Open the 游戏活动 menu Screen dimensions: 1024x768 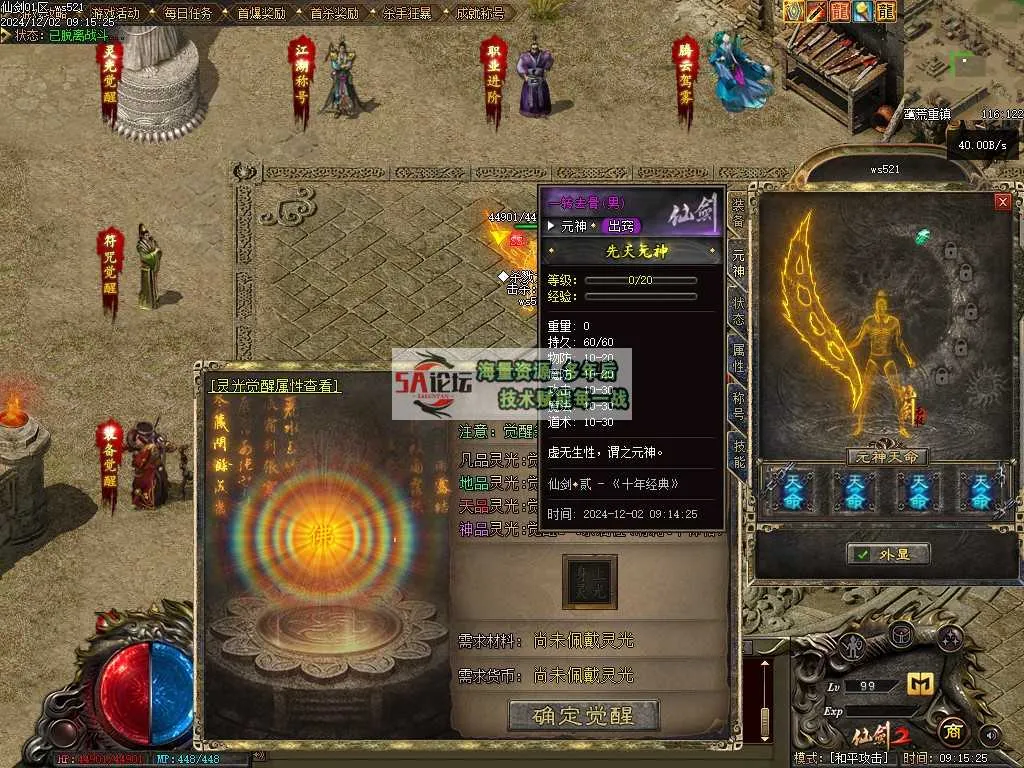tap(115, 14)
